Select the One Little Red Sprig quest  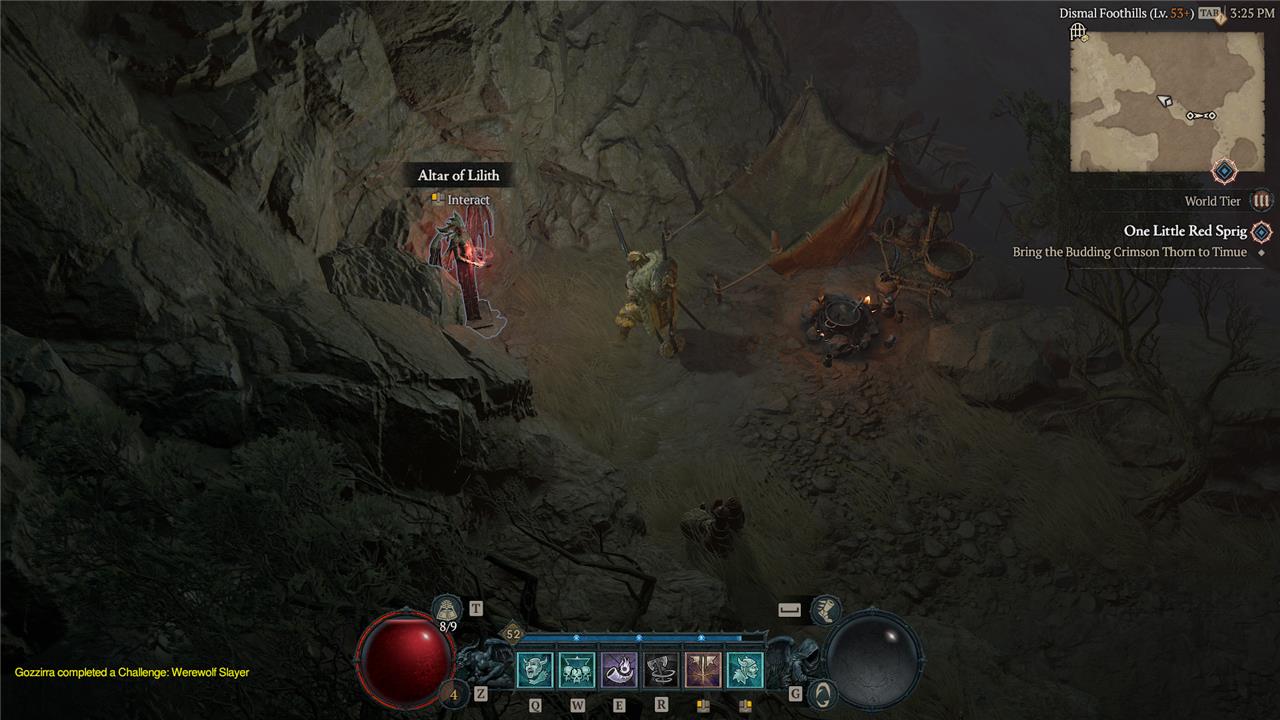pos(1185,231)
